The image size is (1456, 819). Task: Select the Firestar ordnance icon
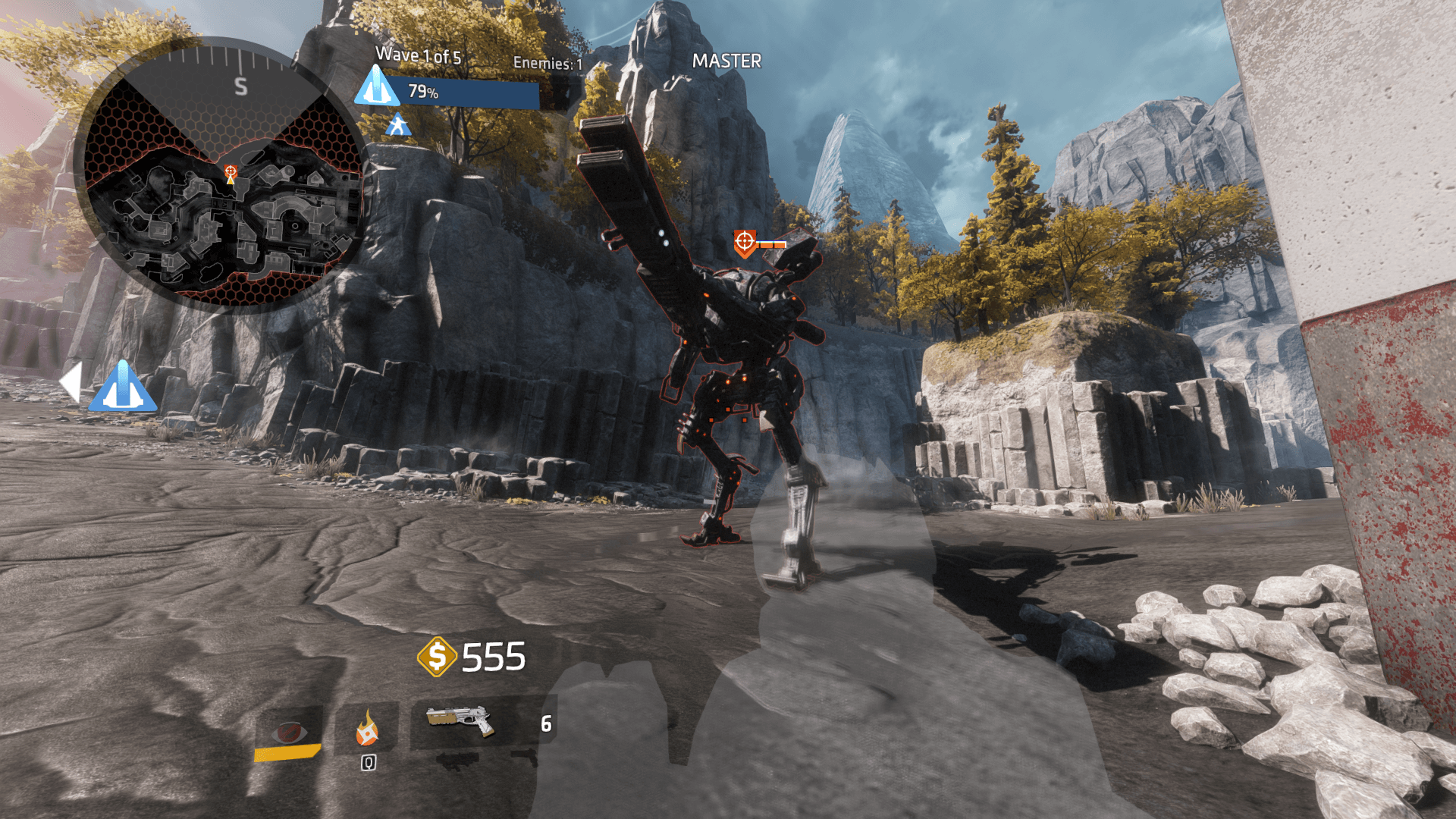(x=367, y=728)
